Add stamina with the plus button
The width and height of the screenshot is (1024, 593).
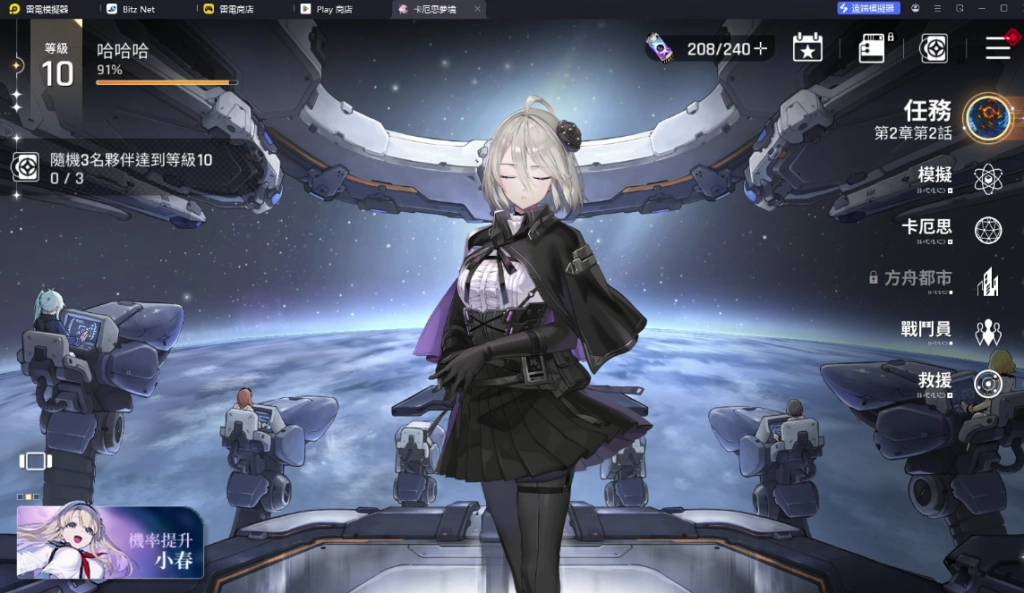pyautogui.click(x=762, y=48)
